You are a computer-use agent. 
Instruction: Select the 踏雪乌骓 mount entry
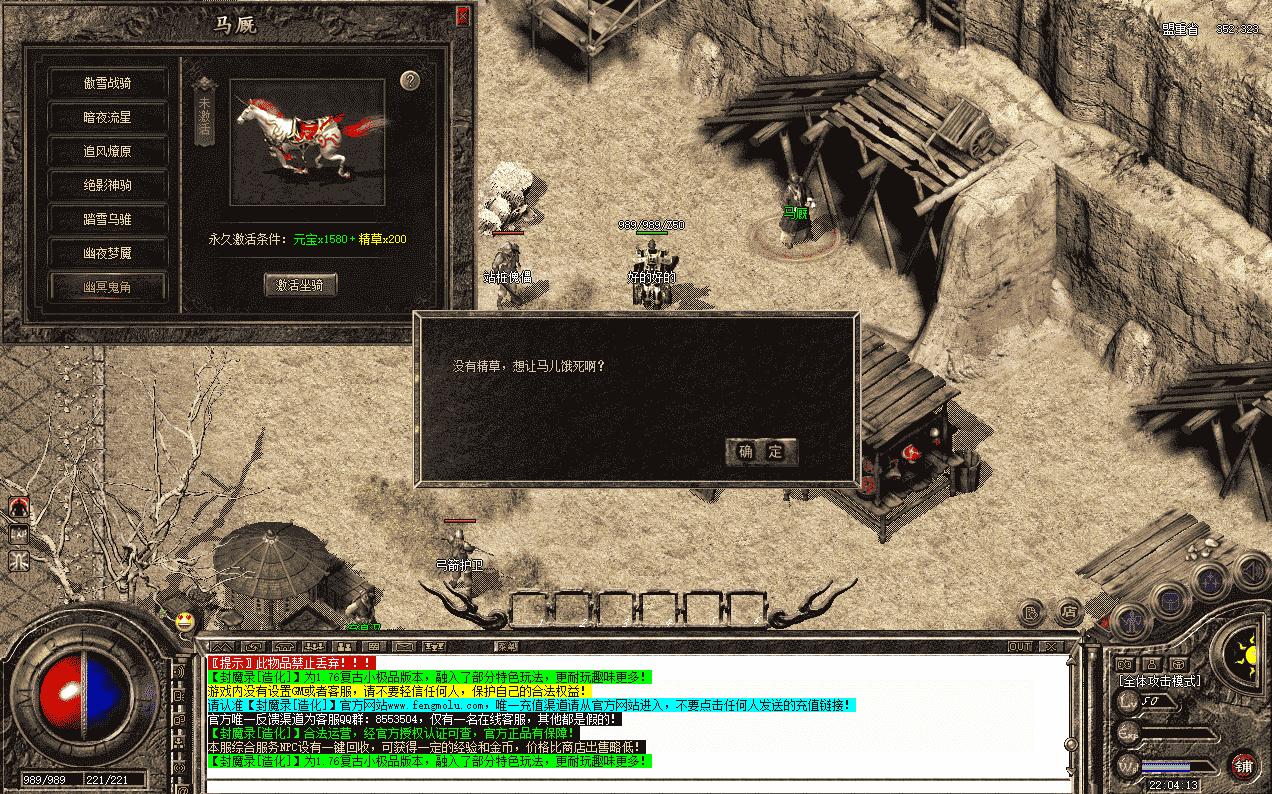[107, 219]
